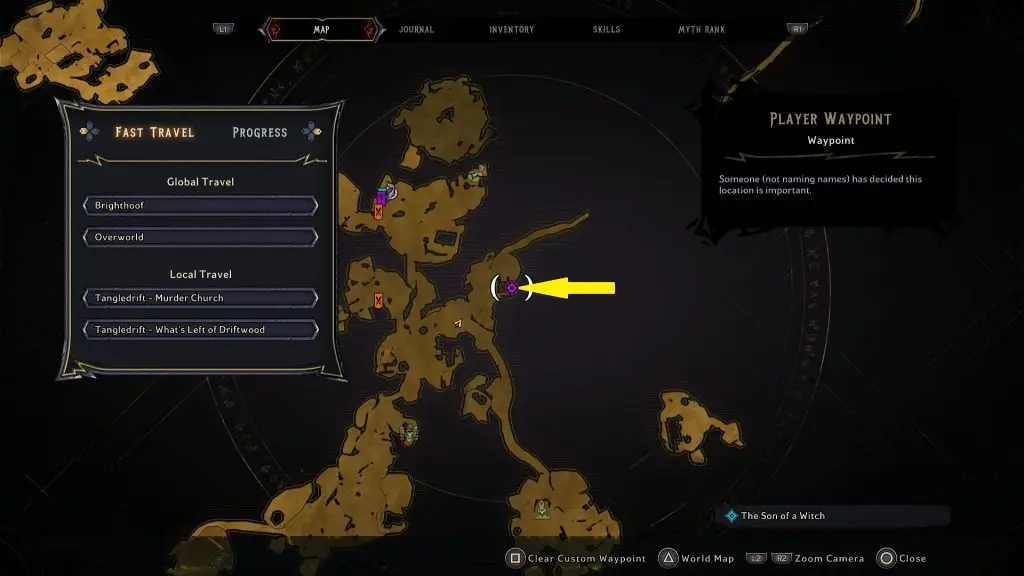This screenshot has height=576, width=1024.
Task: Open the Fast Travel panel
Action: pos(154,132)
